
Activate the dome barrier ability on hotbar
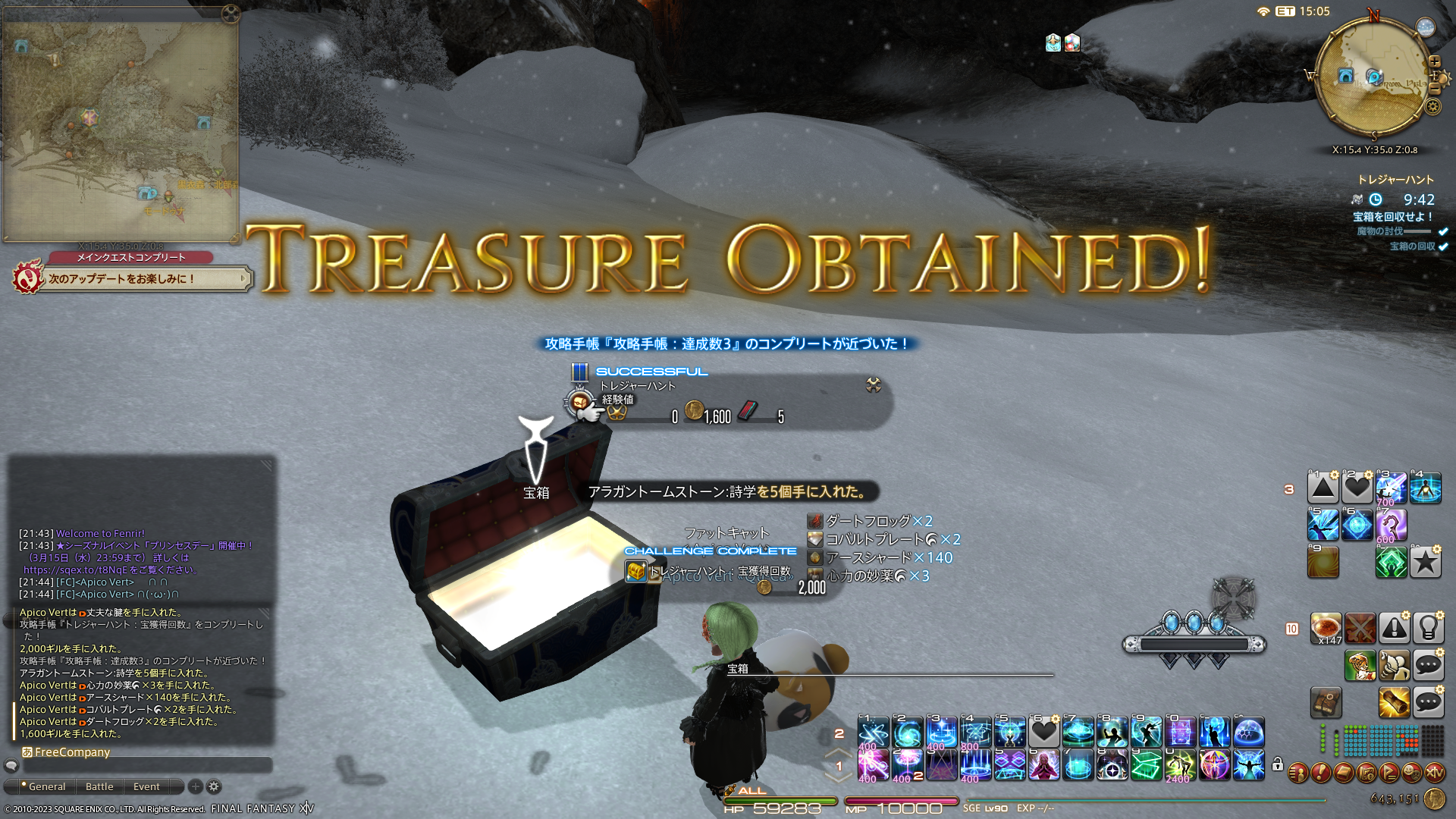[x=1249, y=733]
